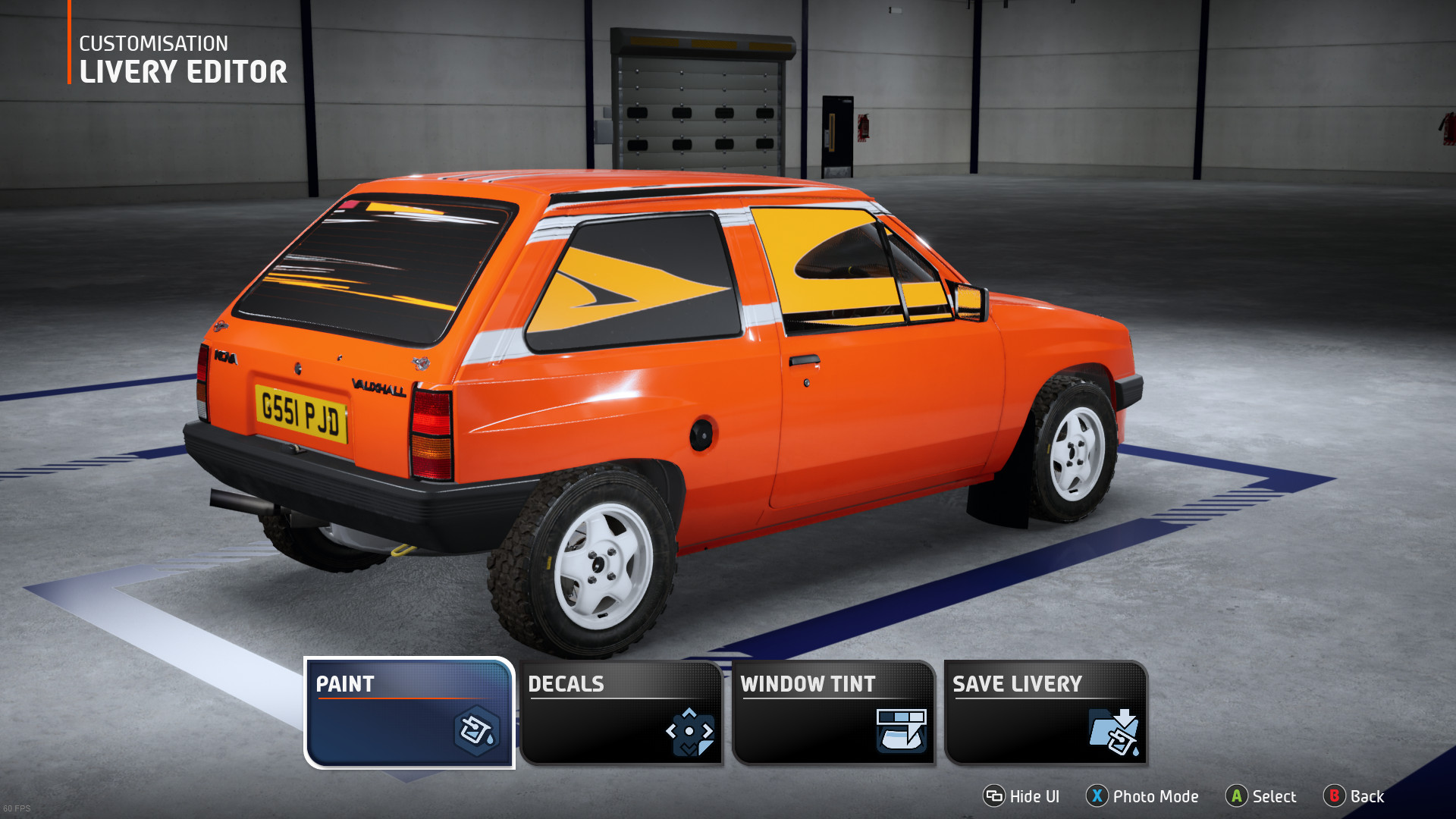Choose the Window Tint option
This screenshot has height=819, width=1456.
tap(833, 713)
